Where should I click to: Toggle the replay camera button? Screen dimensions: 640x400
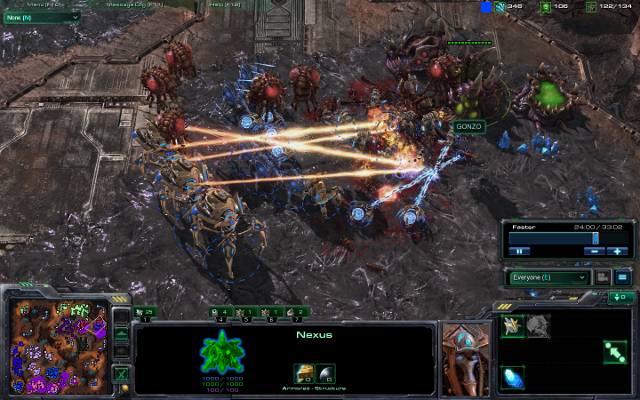603,277
